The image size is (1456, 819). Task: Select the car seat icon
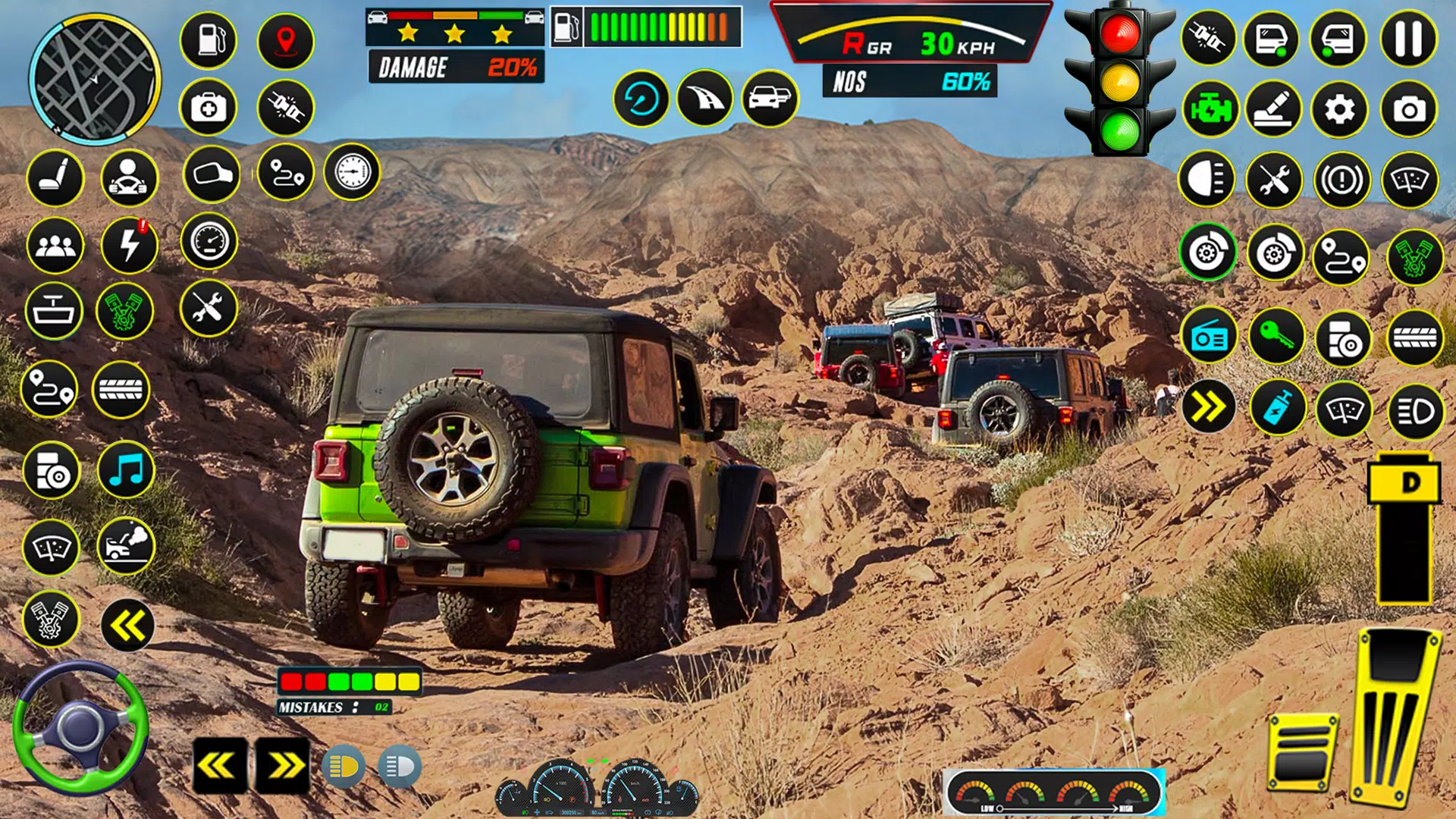[55, 178]
